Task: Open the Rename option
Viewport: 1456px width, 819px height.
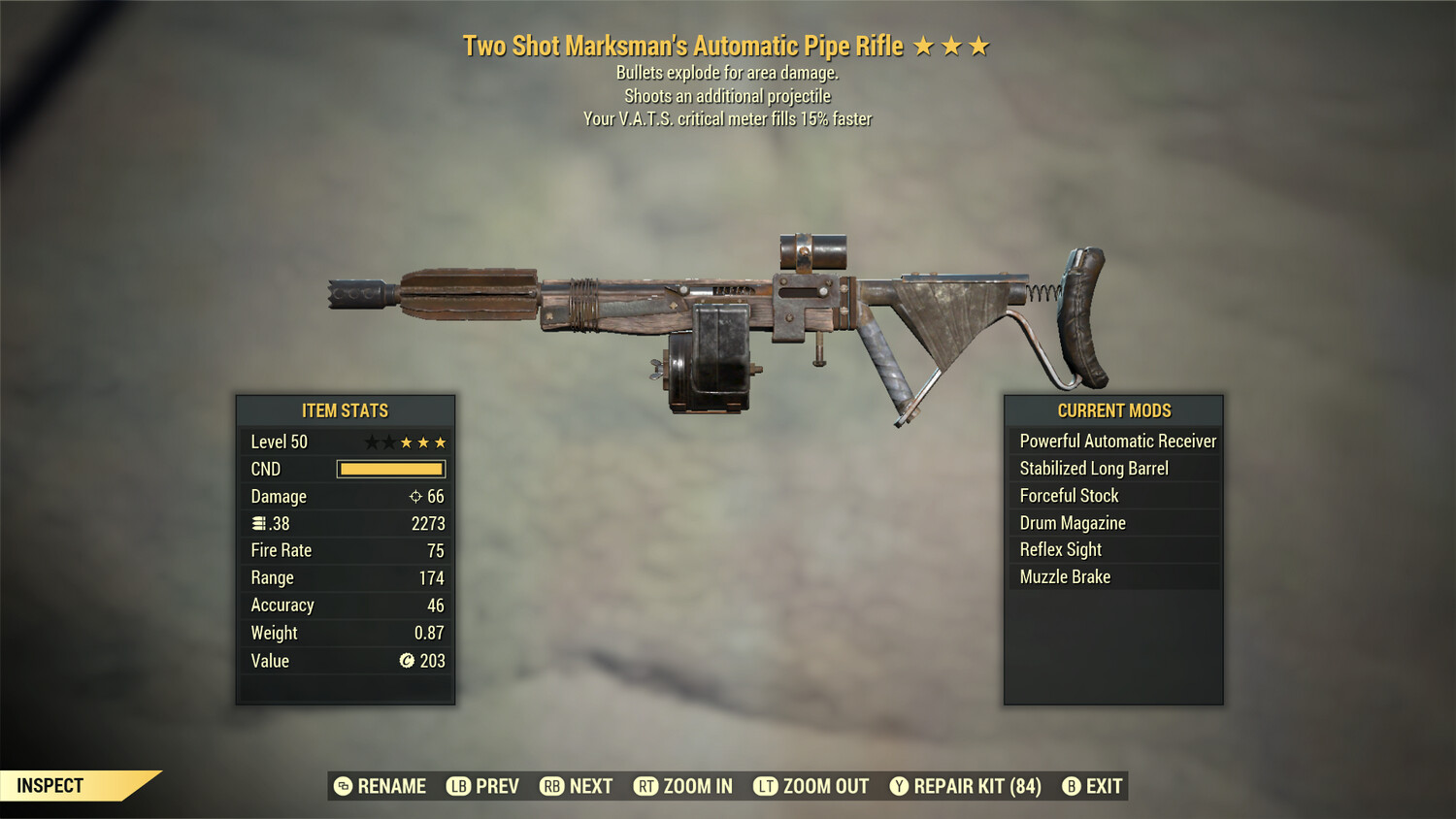Action: [x=342, y=786]
